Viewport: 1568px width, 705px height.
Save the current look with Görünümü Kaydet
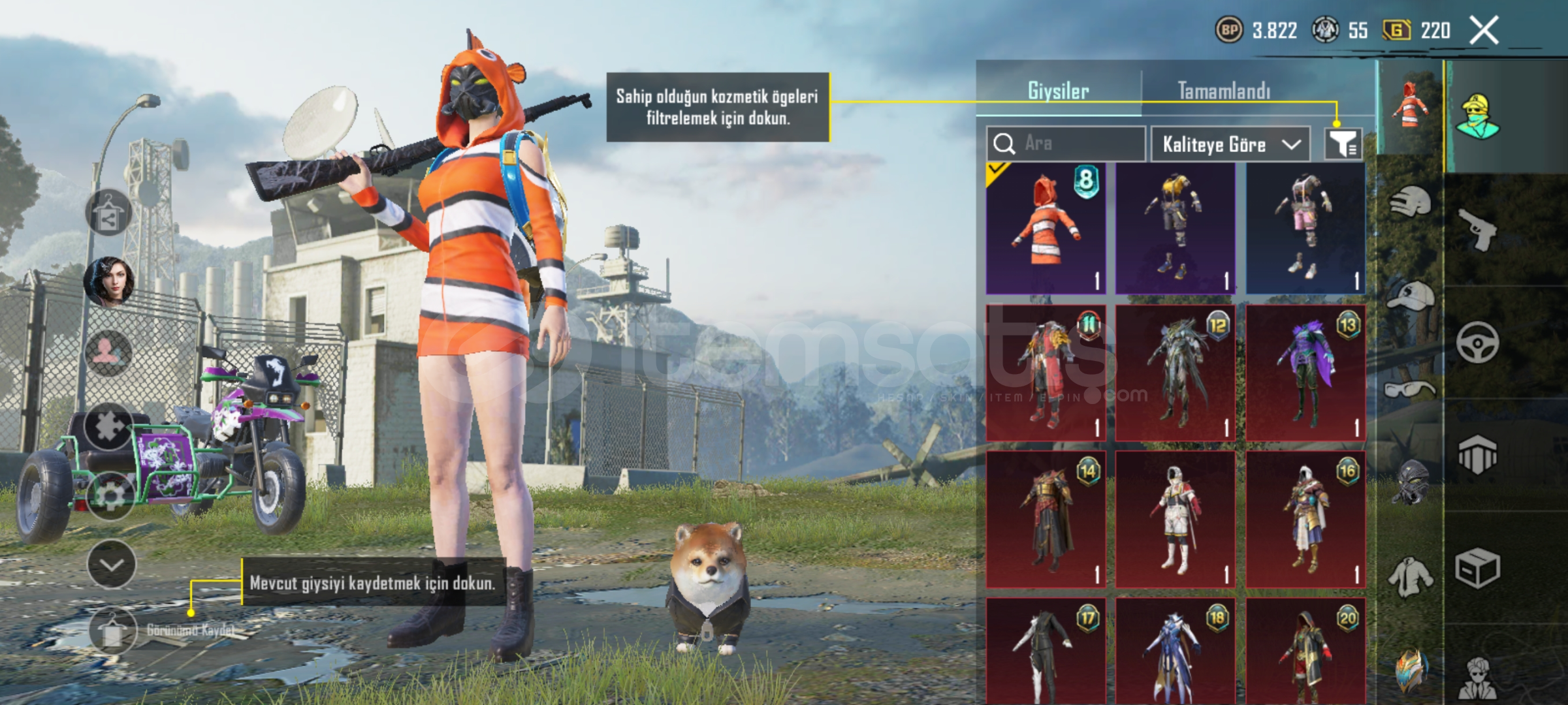(113, 631)
